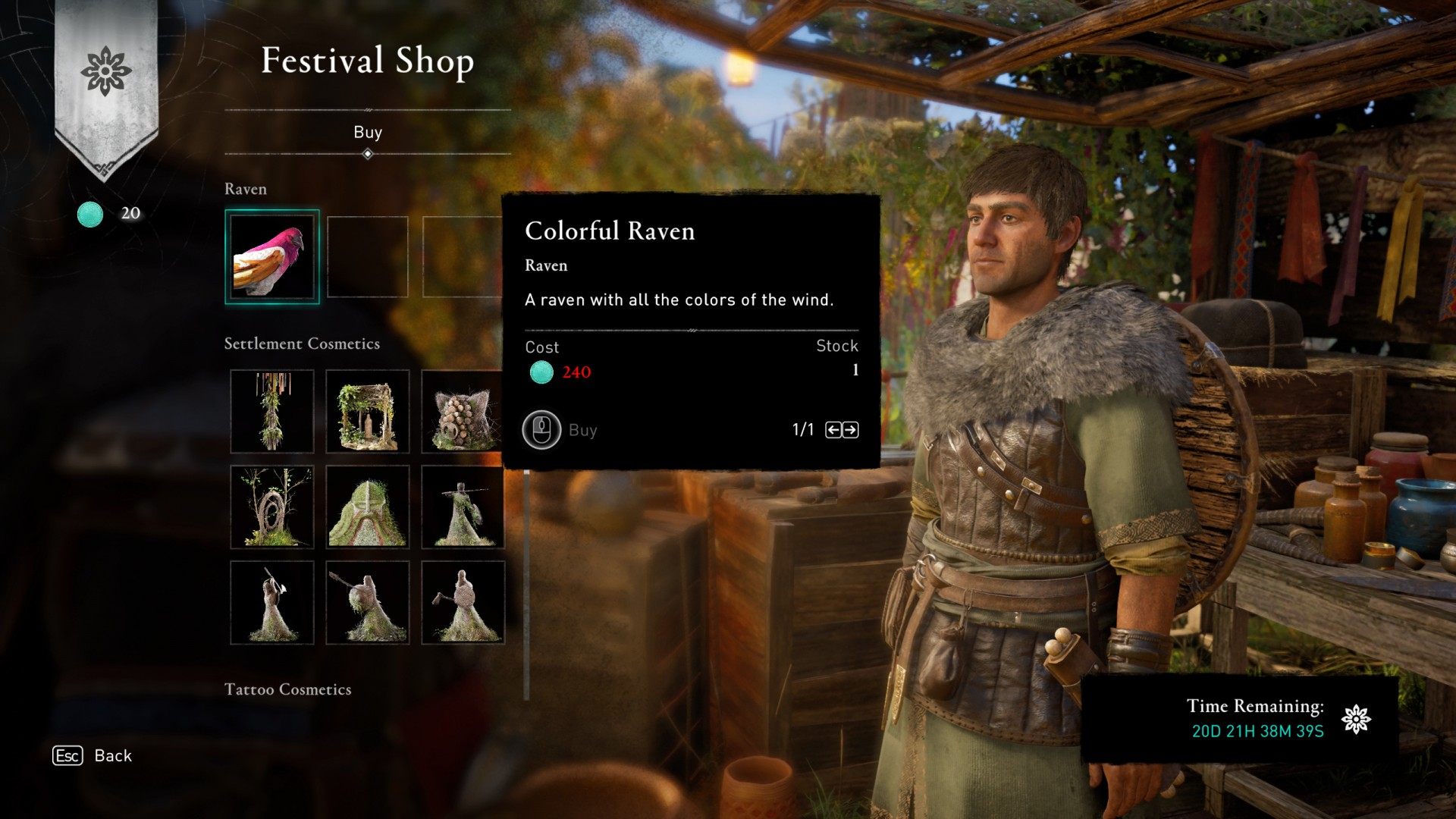The height and width of the screenshot is (819, 1456).
Task: Switch to the Buy tab
Action: 368,133
